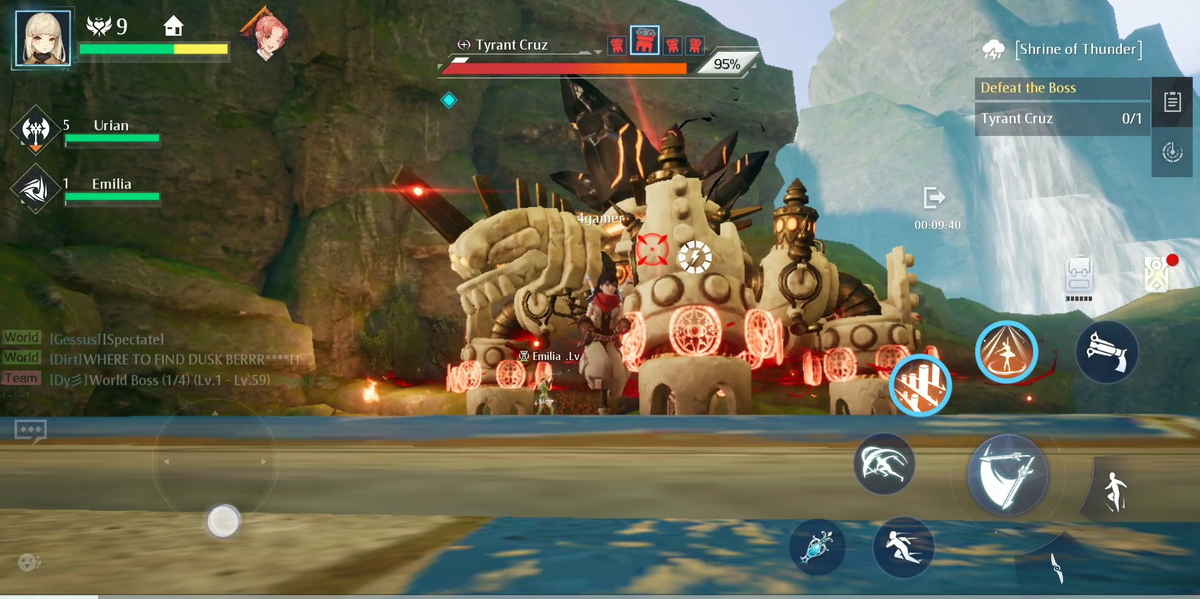This screenshot has width=1200, height=599.
Task: Open the backpack inventory
Action: click(1078, 276)
